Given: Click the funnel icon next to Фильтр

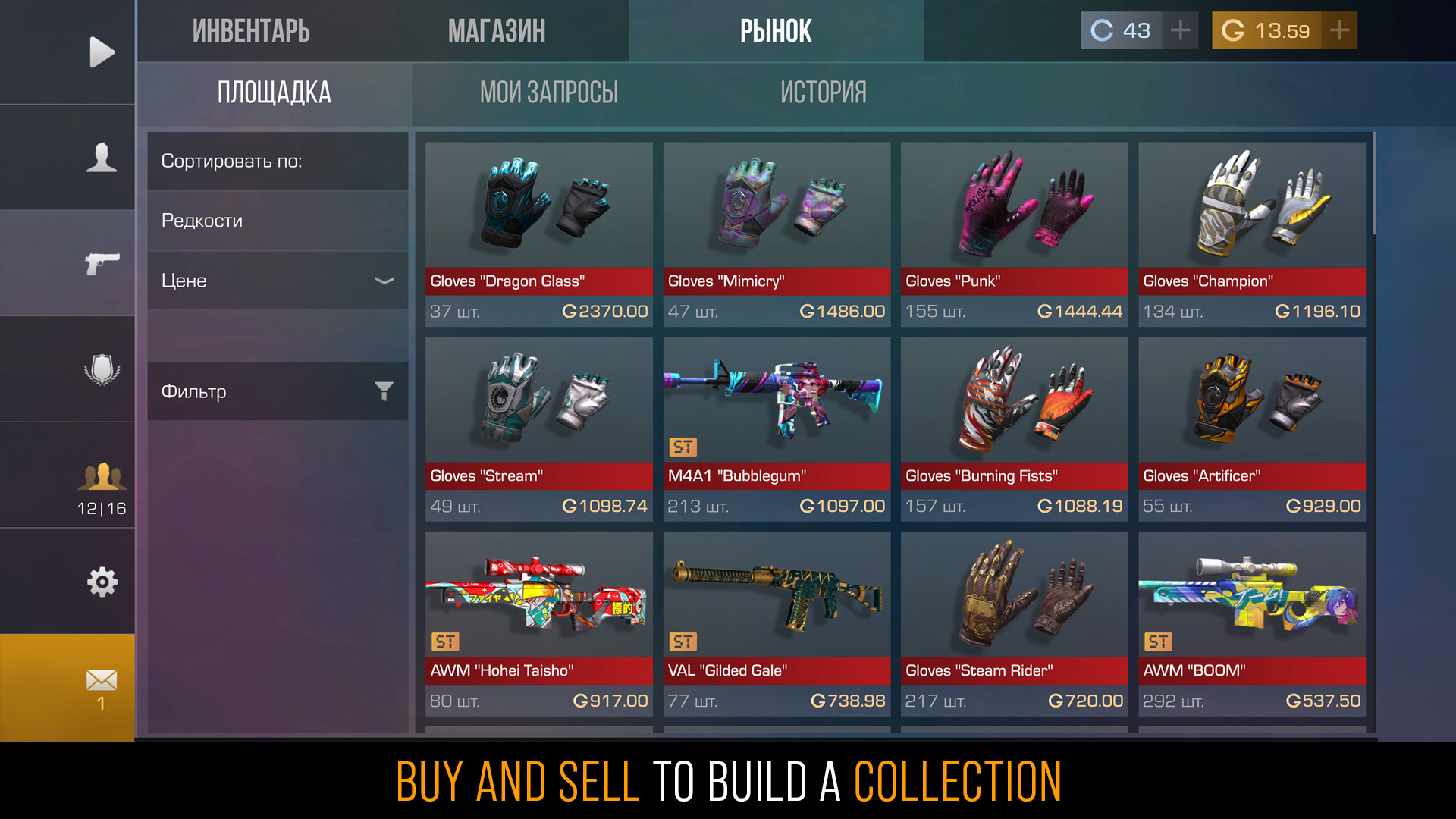Looking at the screenshot, I should pyautogui.click(x=385, y=391).
